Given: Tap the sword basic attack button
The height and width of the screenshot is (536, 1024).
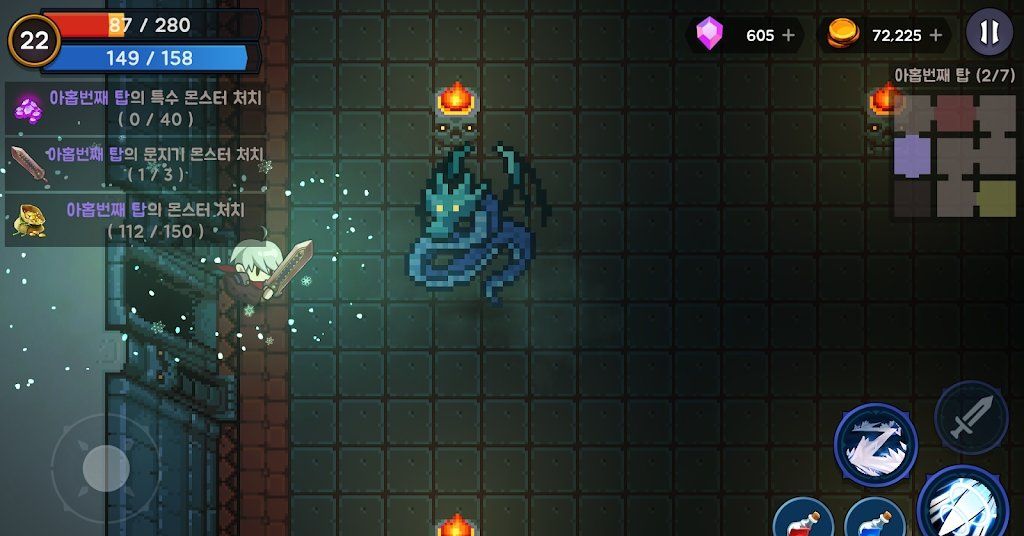Looking at the screenshot, I should pyautogui.click(x=970, y=417).
